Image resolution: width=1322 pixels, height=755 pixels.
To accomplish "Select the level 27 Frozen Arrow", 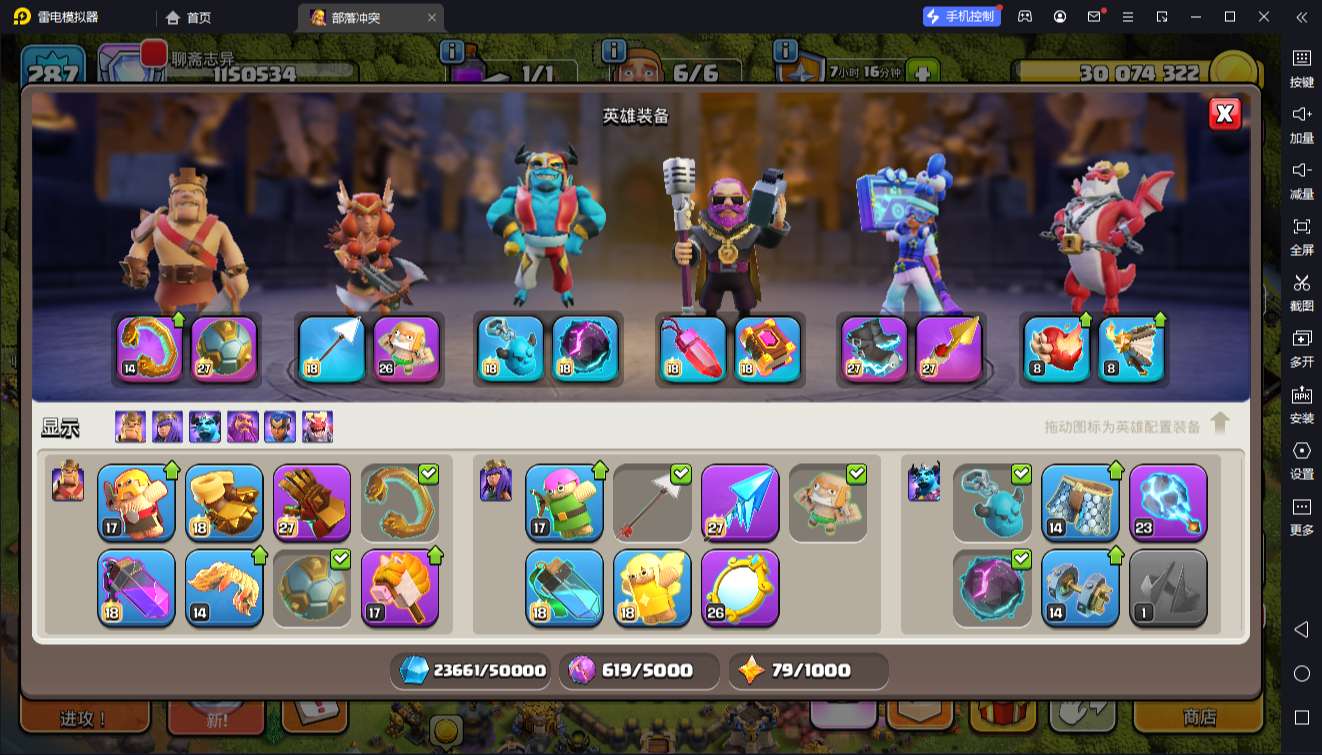I will (740, 502).
